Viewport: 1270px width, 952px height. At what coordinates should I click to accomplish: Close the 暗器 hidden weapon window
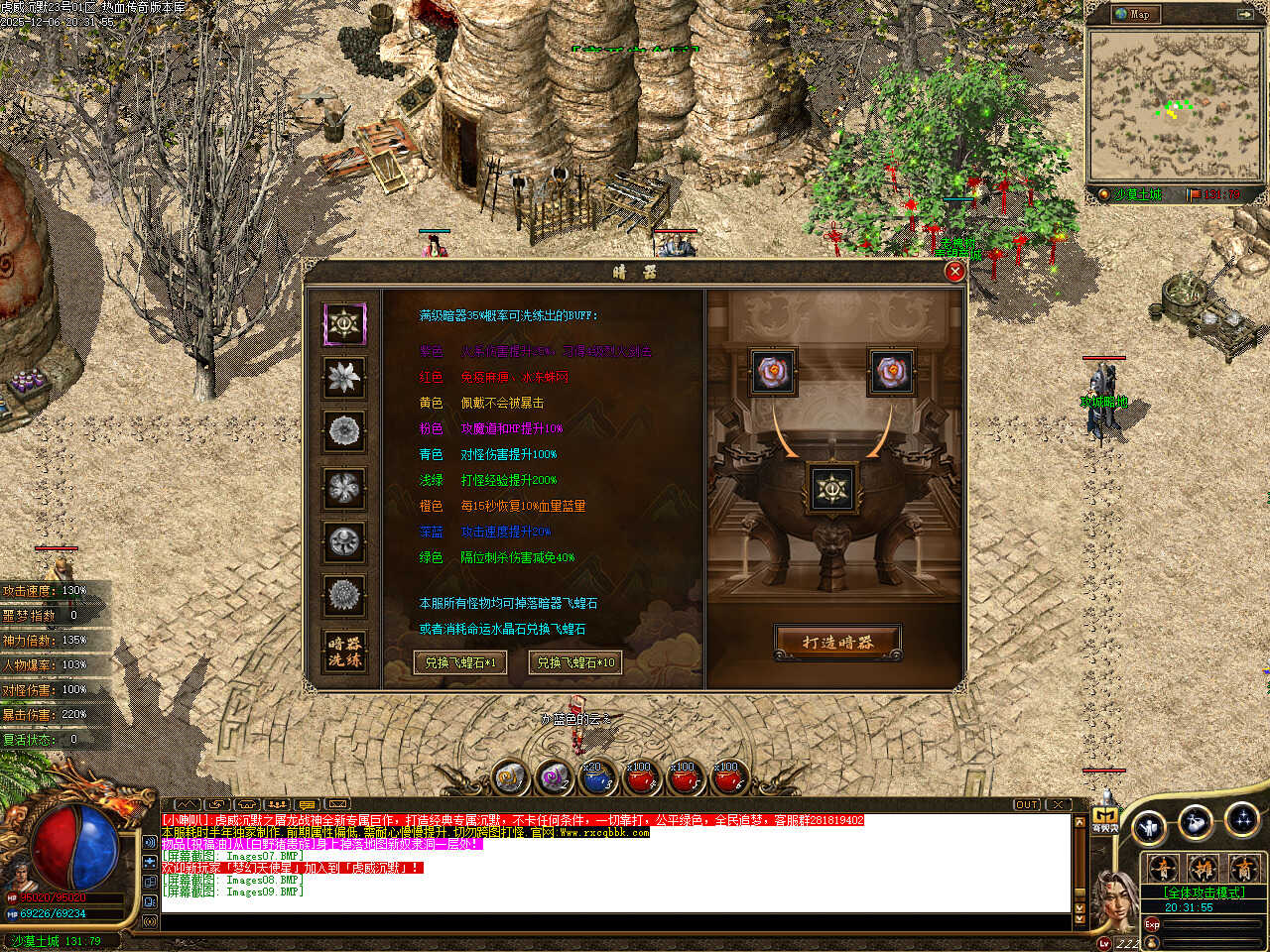point(954,271)
